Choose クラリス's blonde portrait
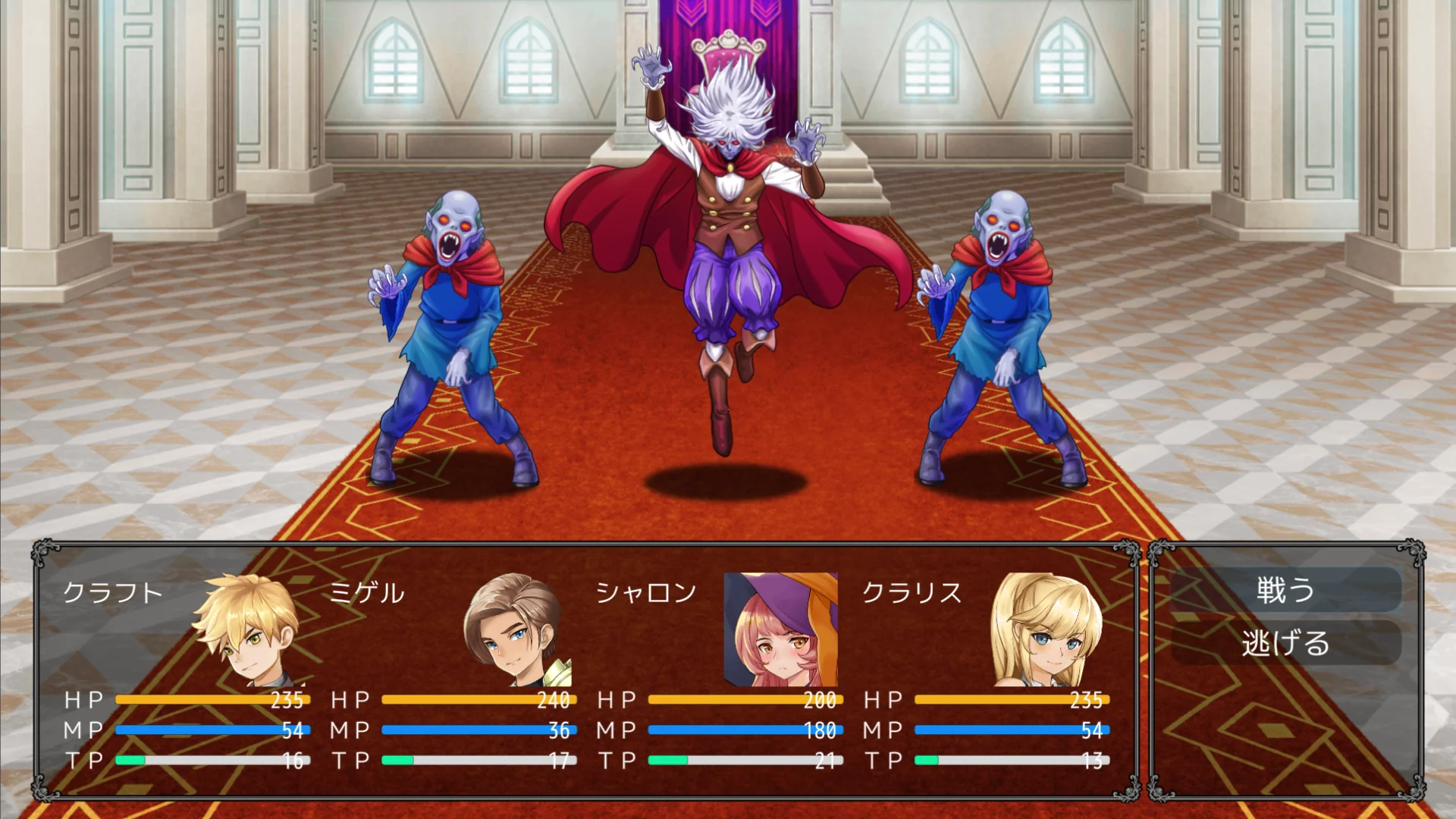1456x819 pixels. [x=1047, y=629]
